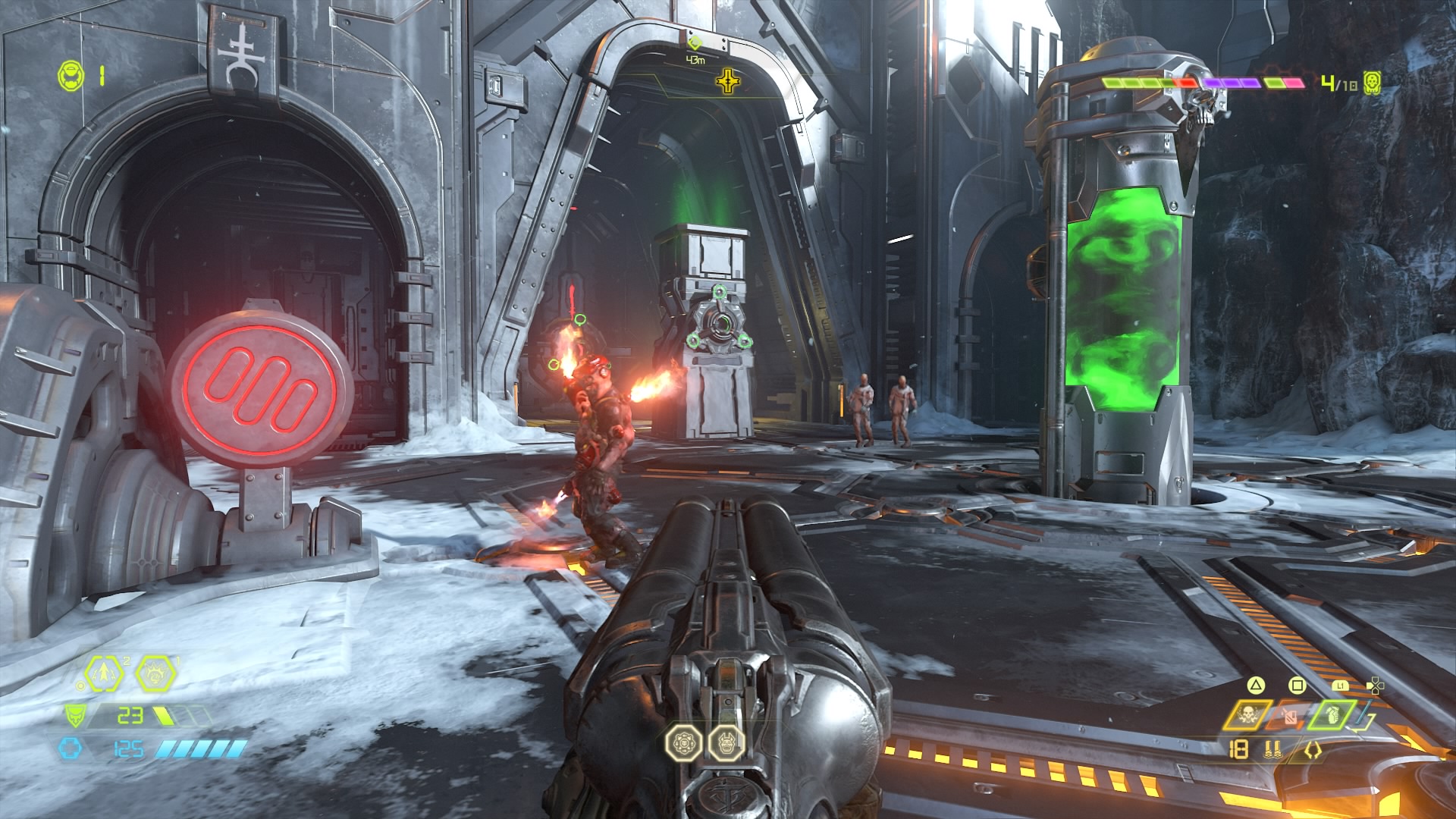Click the extra lives helmet icon

click(x=70, y=74)
